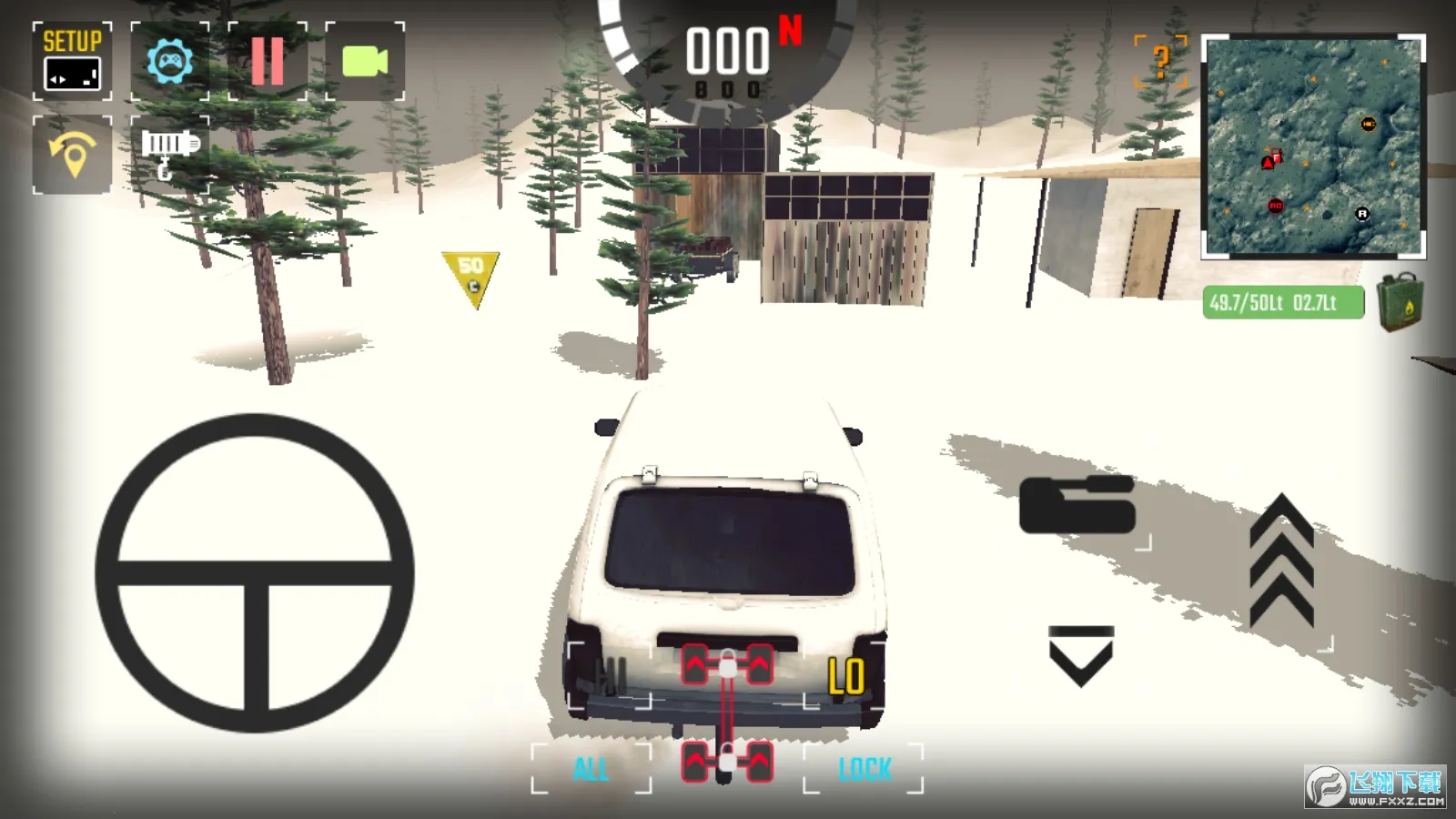The height and width of the screenshot is (819, 1456).
Task: Tap the down-arrow reverse button
Action: point(1081,655)
